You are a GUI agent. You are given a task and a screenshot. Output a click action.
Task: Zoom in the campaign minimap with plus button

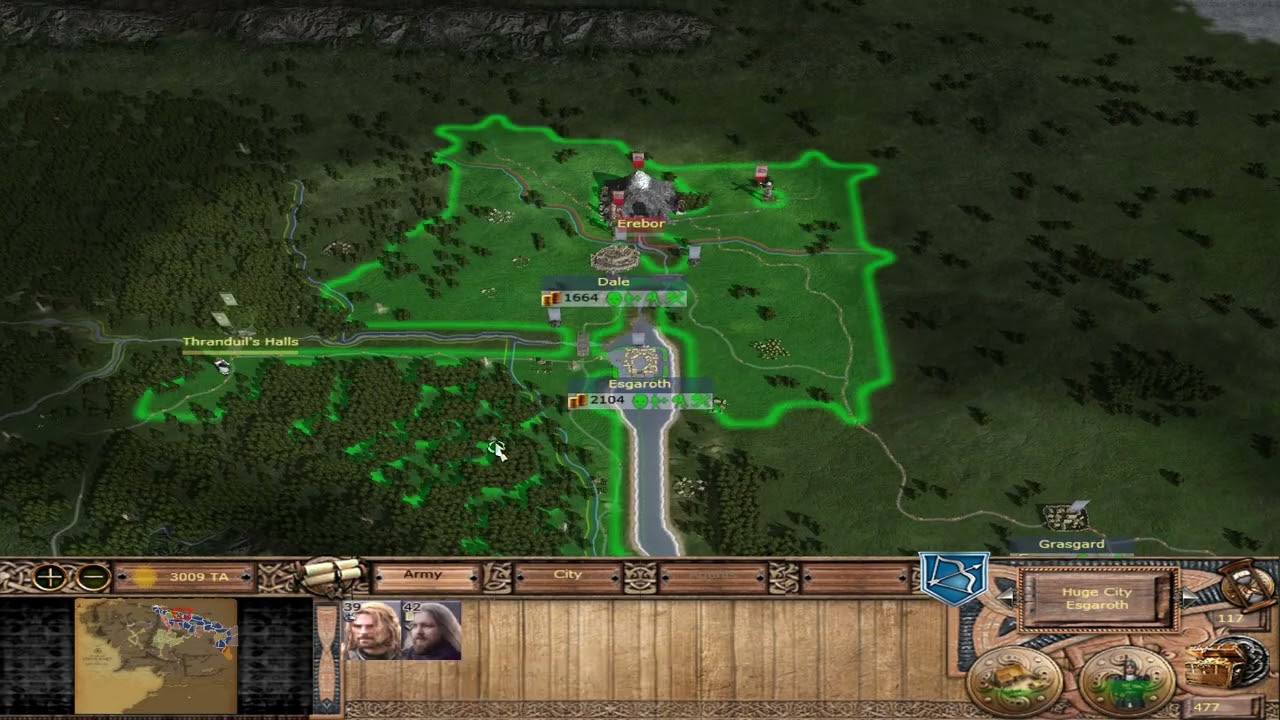tap(49, 577)
